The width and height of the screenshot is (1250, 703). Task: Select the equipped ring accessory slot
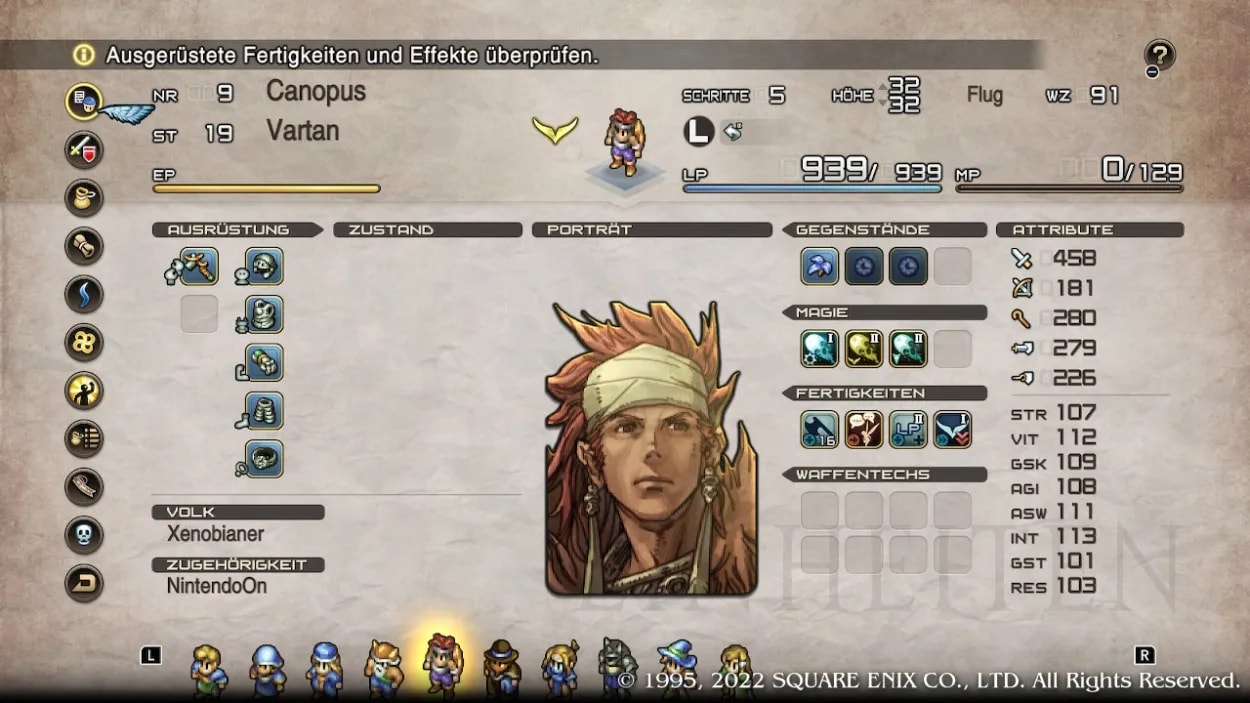pyautogui.click(x=264, y=458)
